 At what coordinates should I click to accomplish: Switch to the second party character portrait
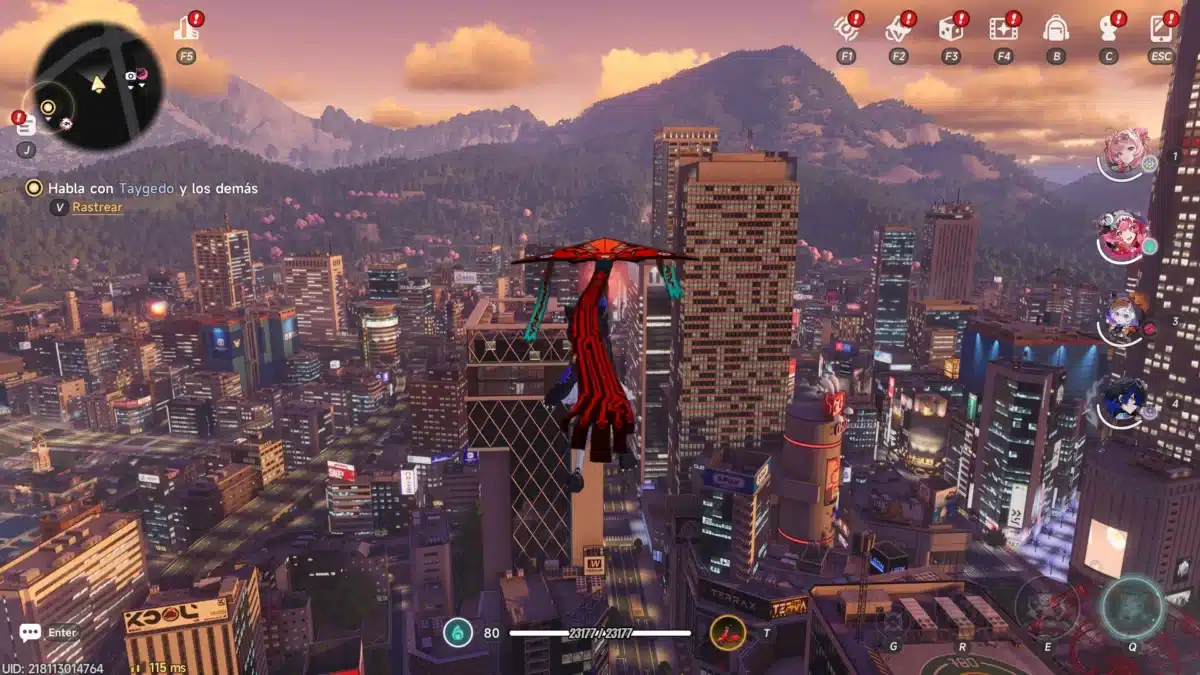(1124, 238)
